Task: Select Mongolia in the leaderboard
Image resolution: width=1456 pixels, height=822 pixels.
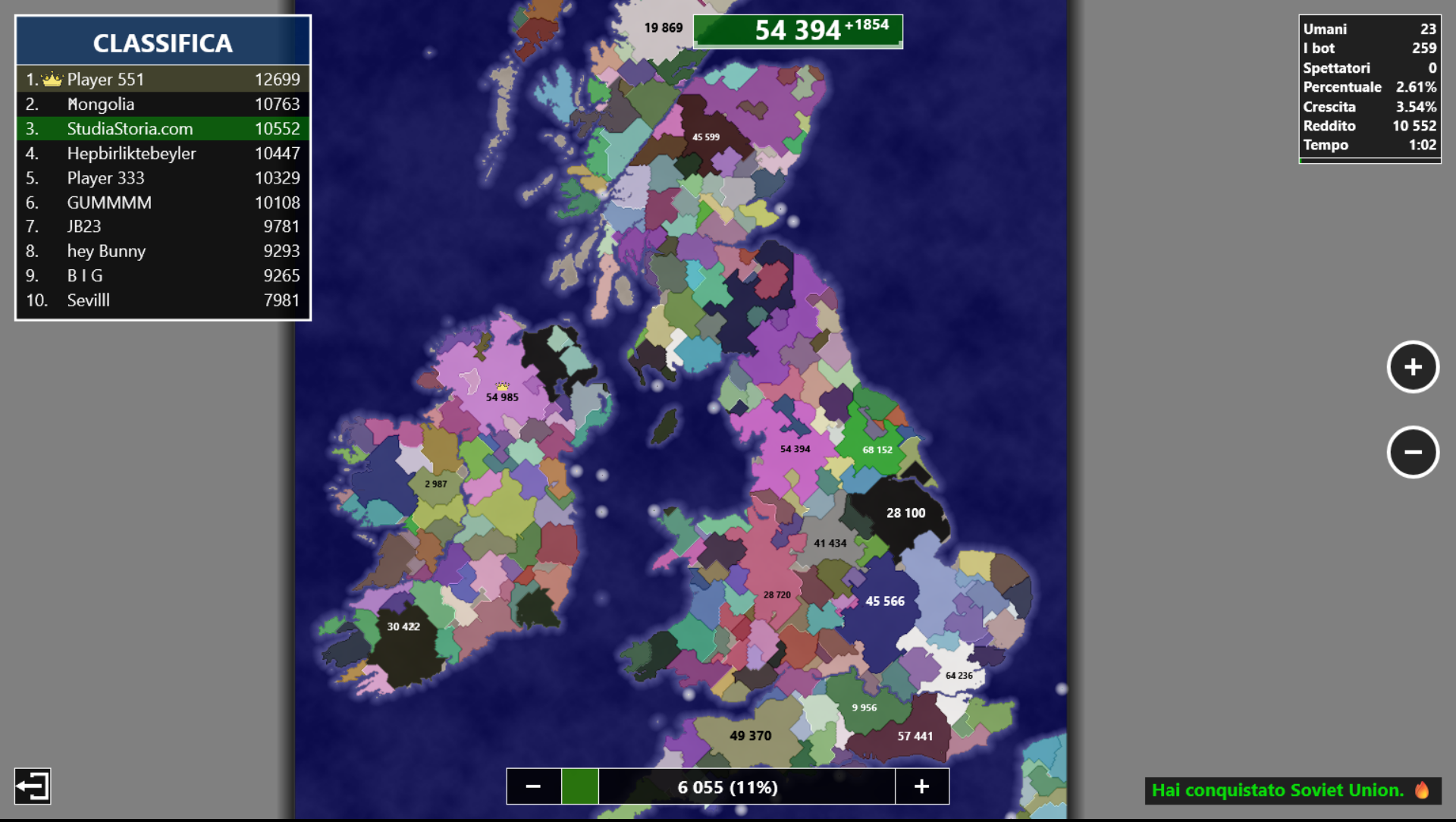Action: pyautogui.click(x=163, y=104)
